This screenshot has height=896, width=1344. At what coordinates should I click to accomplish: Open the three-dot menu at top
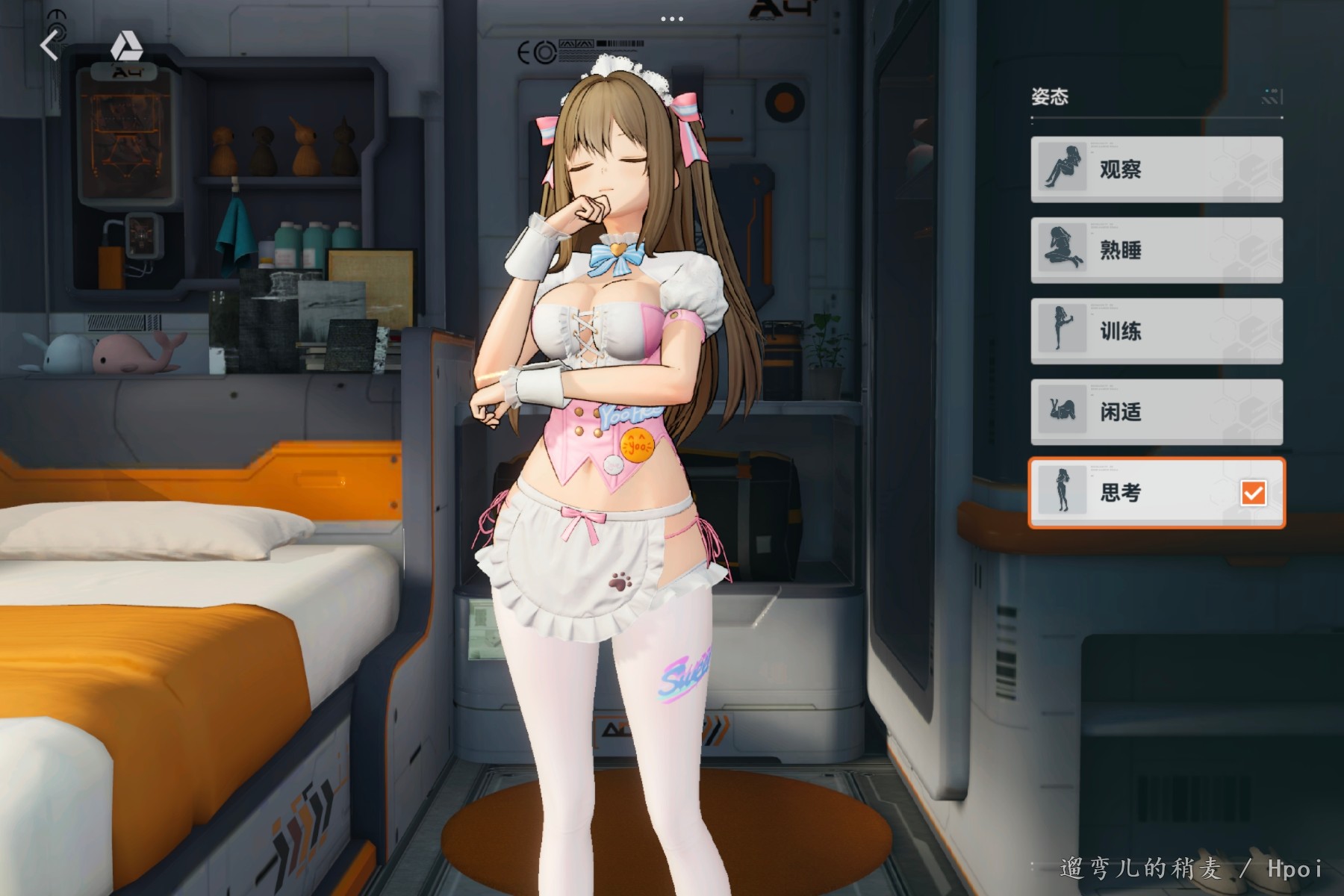tap(672, 19)
